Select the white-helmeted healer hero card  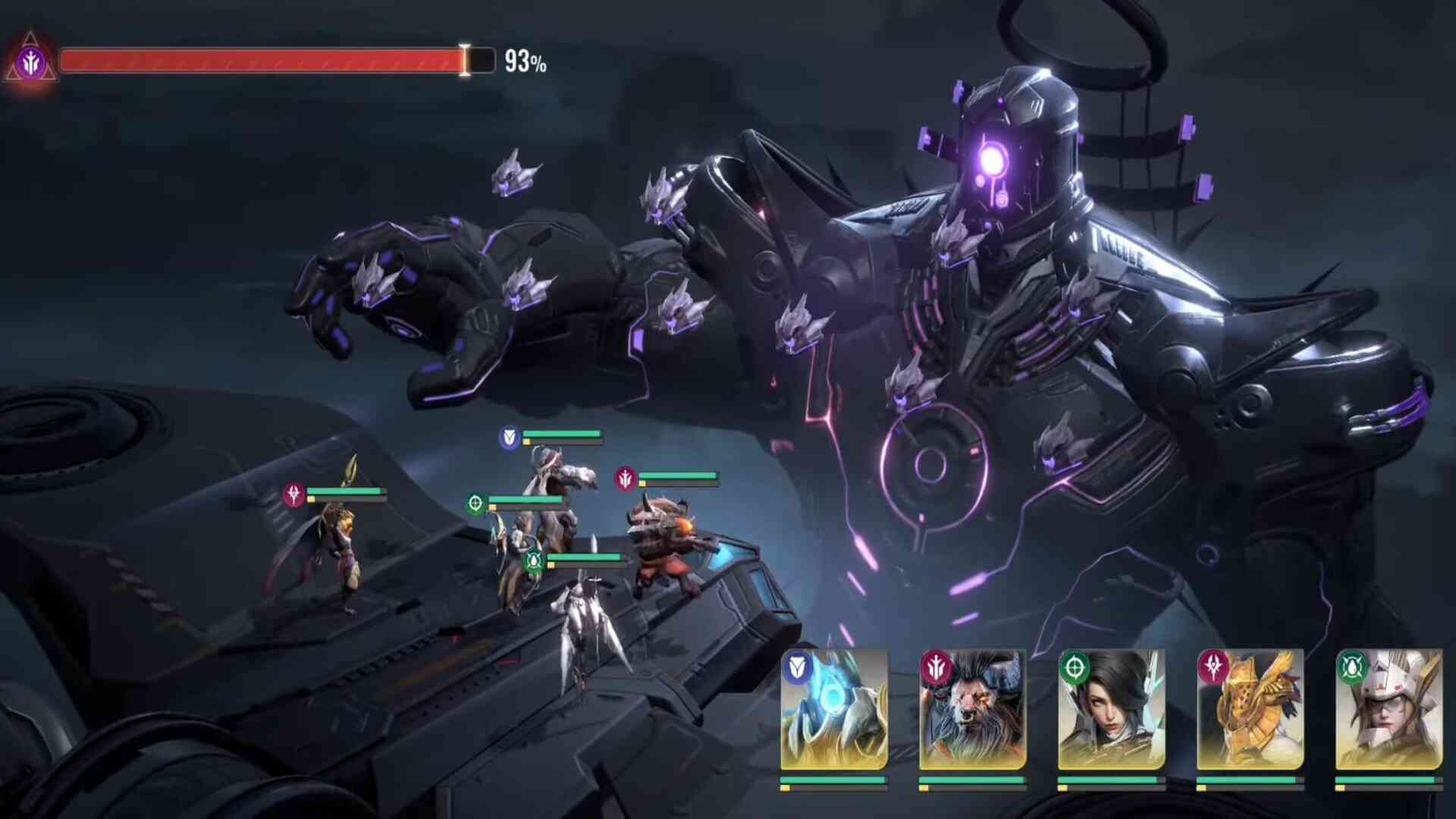pos(1389,710)
